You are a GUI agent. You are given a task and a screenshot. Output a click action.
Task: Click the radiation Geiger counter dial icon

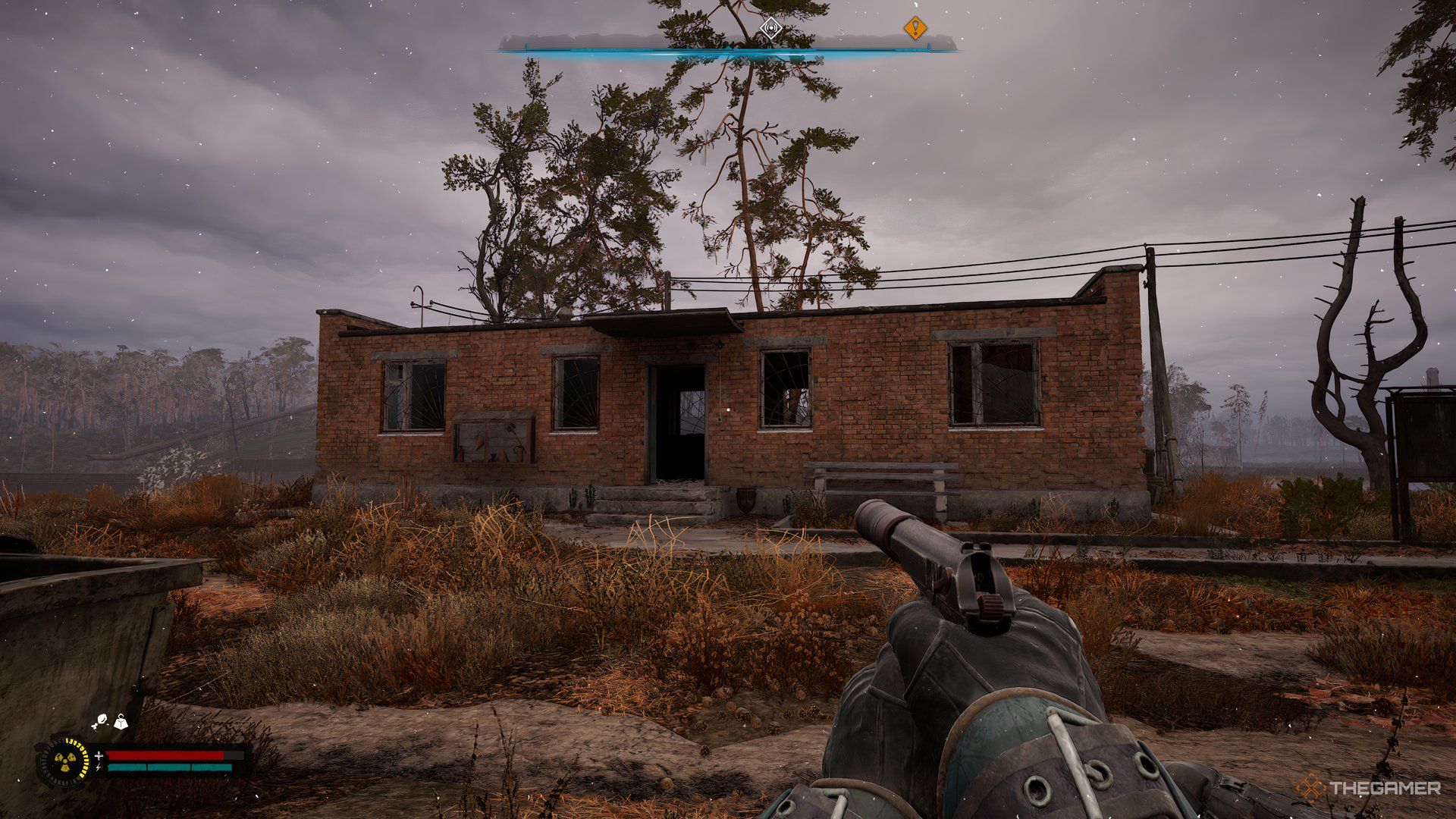pyautogui.click(x=66, y=761)
